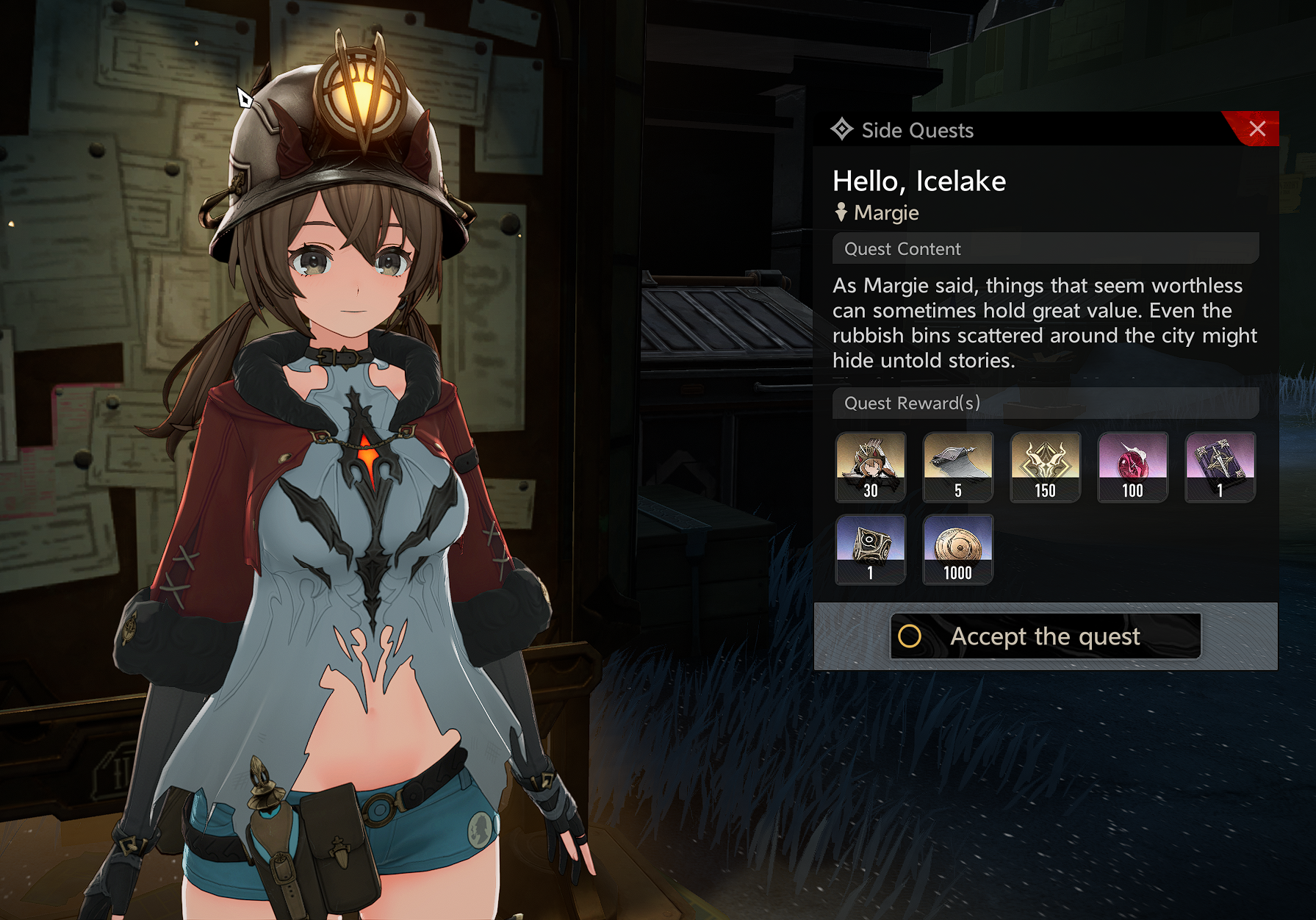Select the red orb reward with 100
This screenshot has width=1316, height=920.
pos(1132,467)
